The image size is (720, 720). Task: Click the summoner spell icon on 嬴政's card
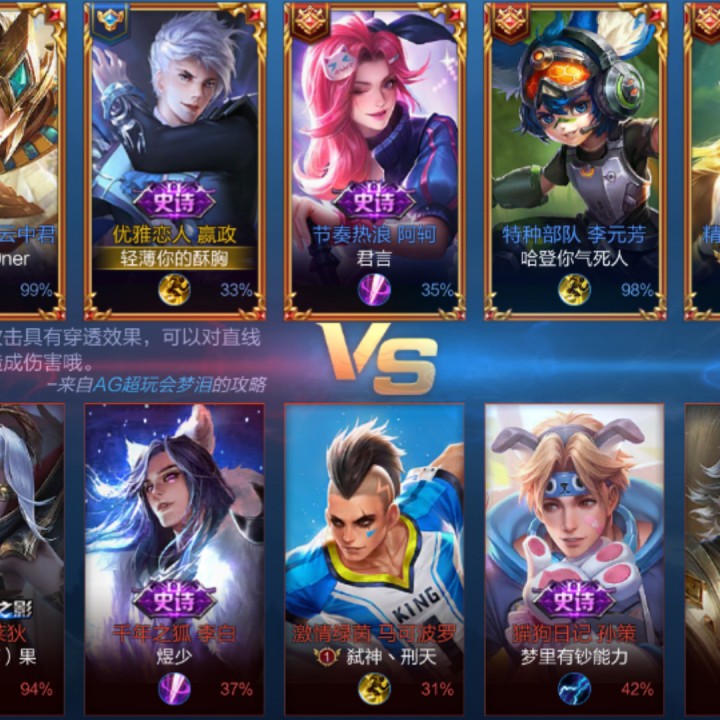pos(174,290)
